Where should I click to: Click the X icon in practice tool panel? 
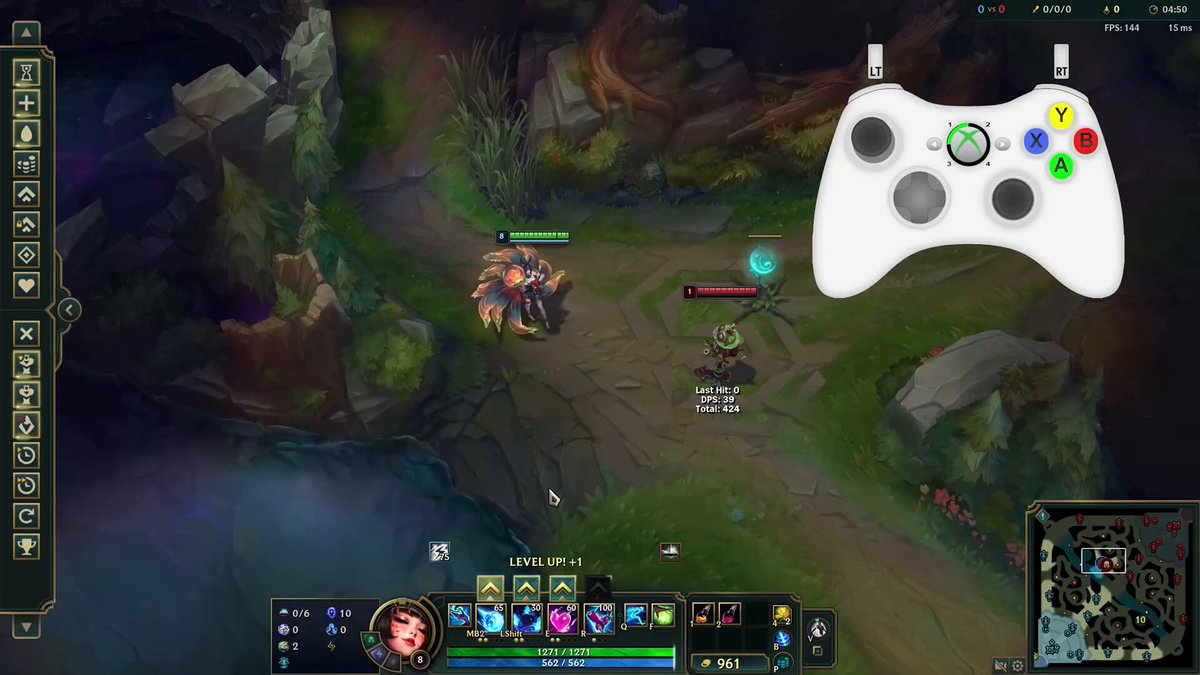click(x=27, y=333)
